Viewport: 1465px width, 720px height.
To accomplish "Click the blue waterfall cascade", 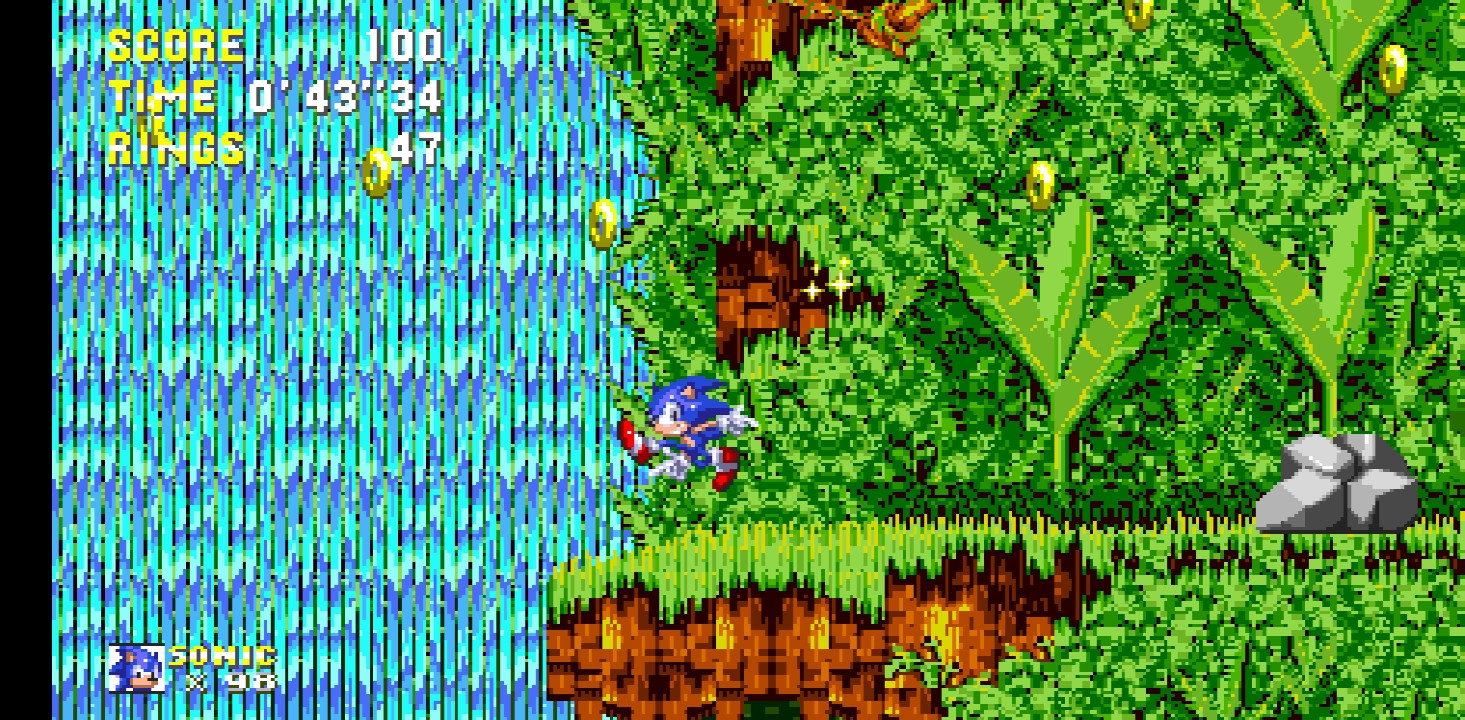I will (x=300, y=400).
